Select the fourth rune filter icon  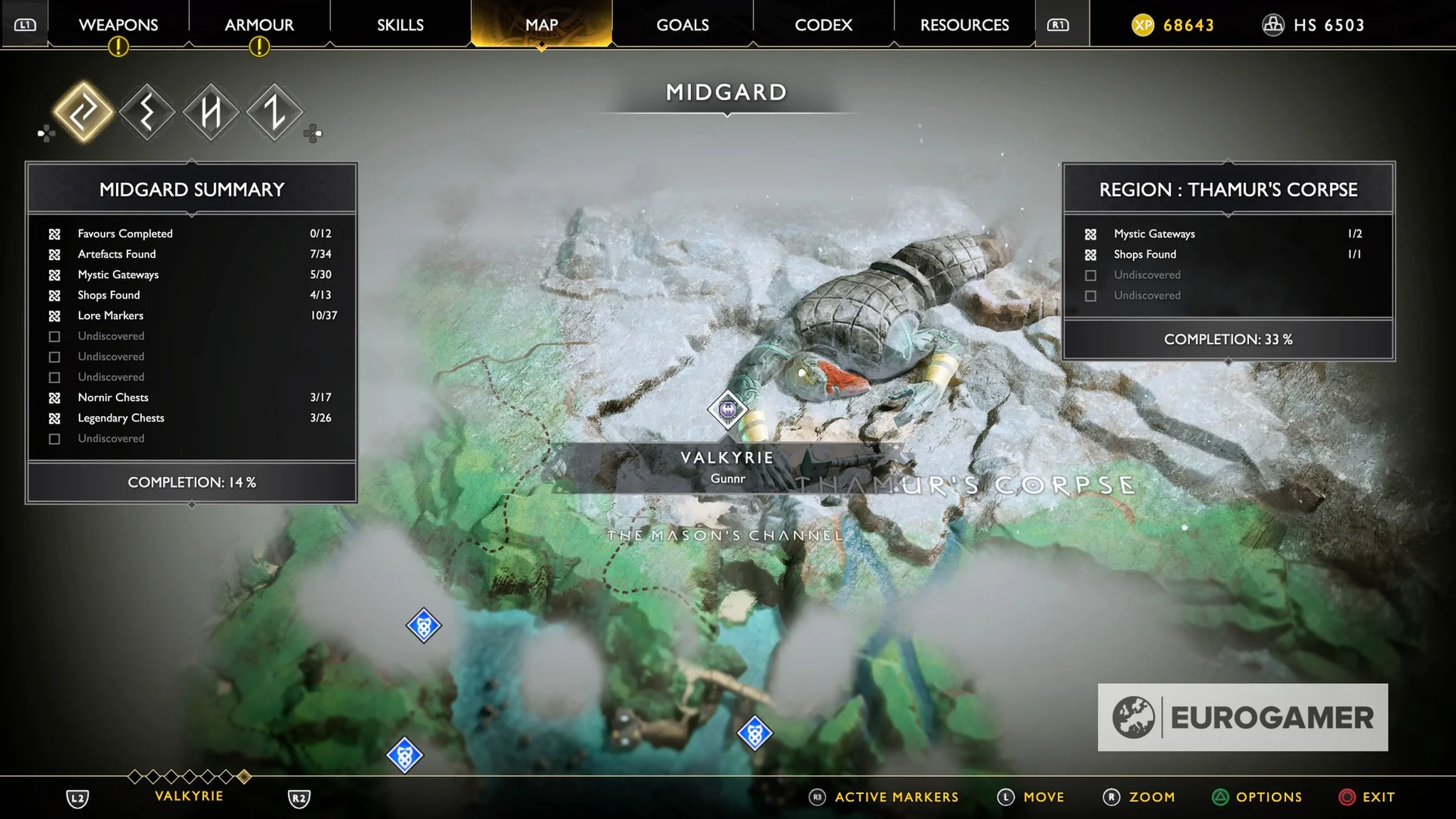(x=274, y=112)
